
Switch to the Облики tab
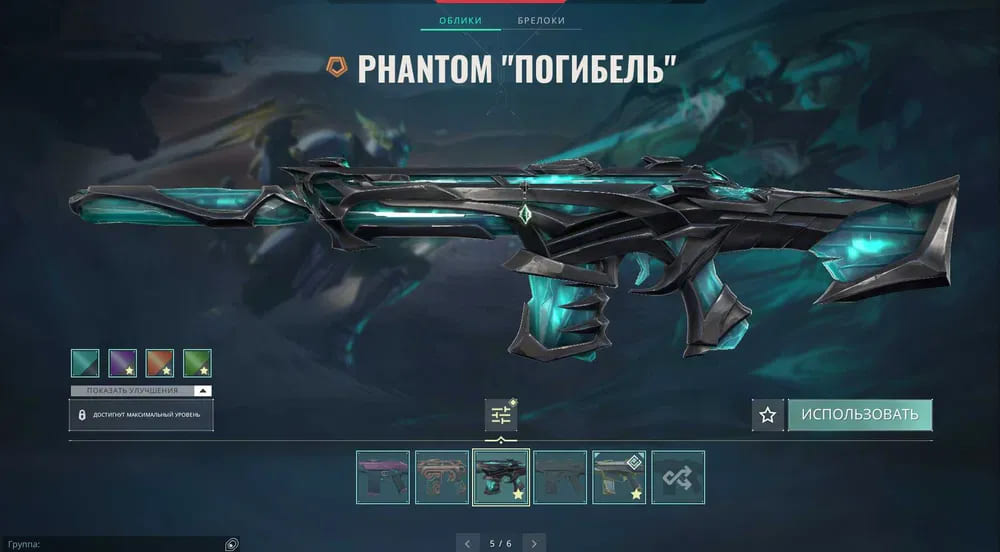[460, 20]
